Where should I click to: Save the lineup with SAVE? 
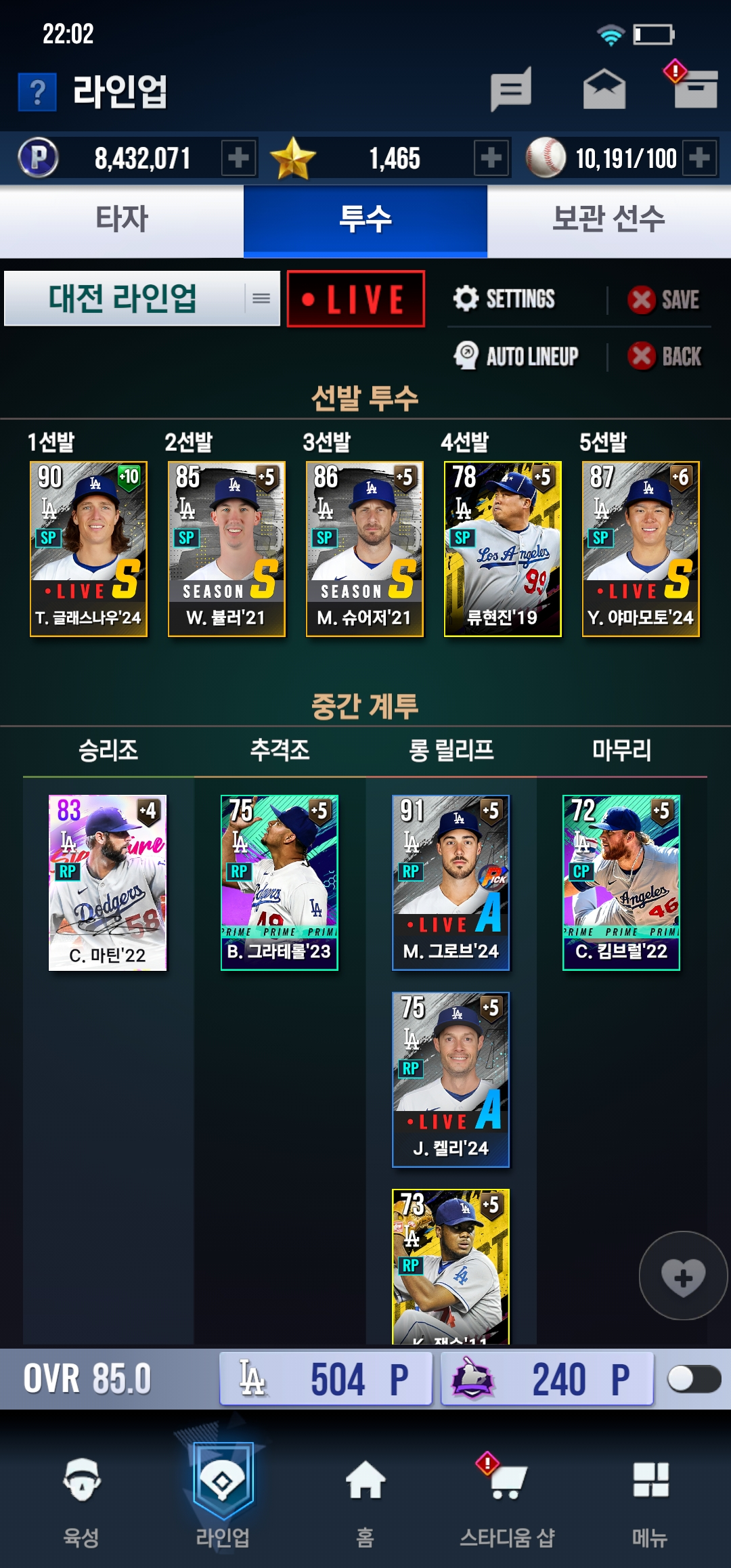pyautogui.click(x=664, y=299)
